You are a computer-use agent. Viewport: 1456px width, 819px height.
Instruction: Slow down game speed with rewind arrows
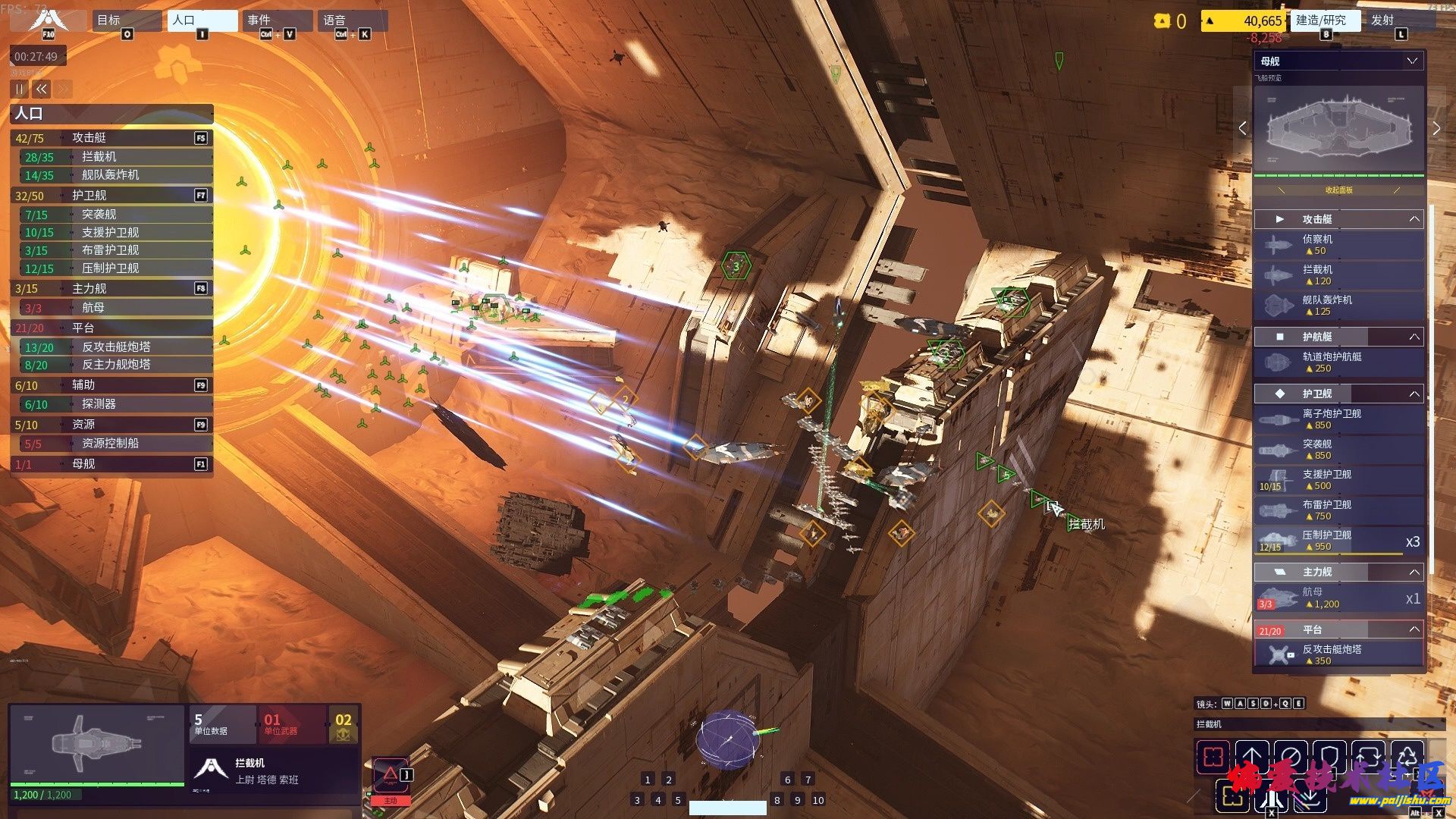(x=42, y=89)
